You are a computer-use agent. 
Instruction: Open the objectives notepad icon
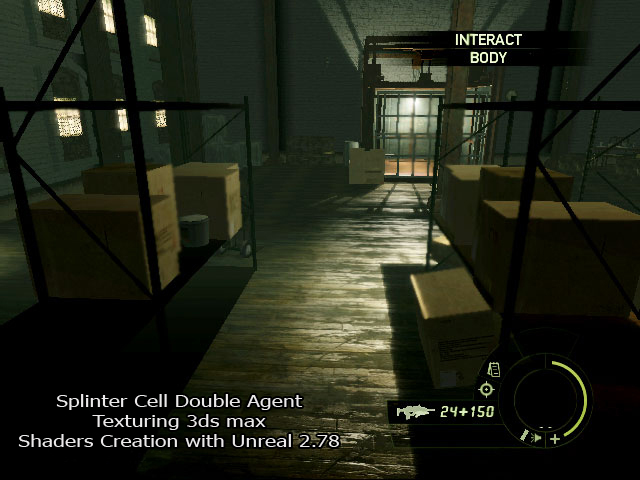click(494, 370)
